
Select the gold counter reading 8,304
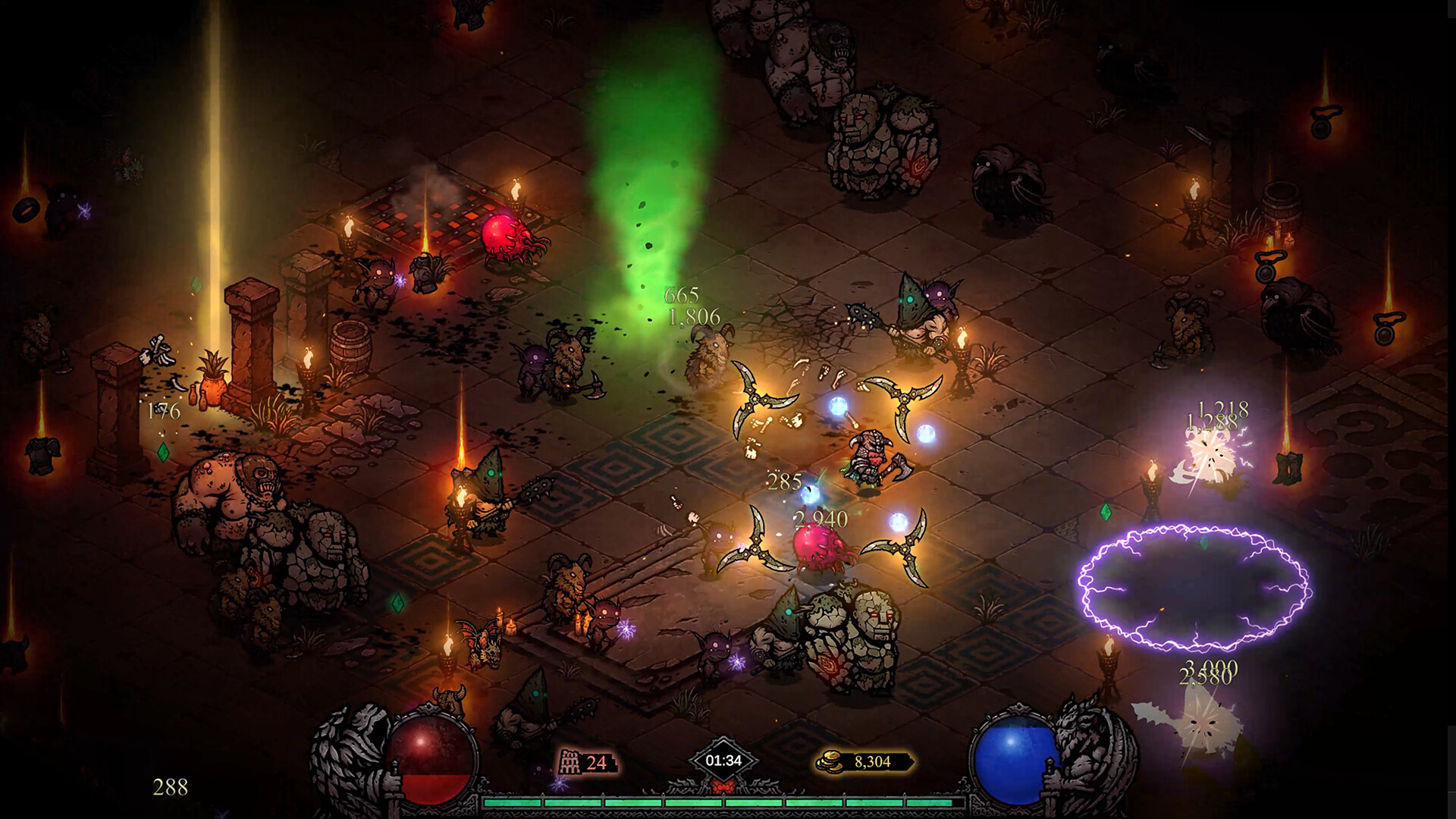873,761
